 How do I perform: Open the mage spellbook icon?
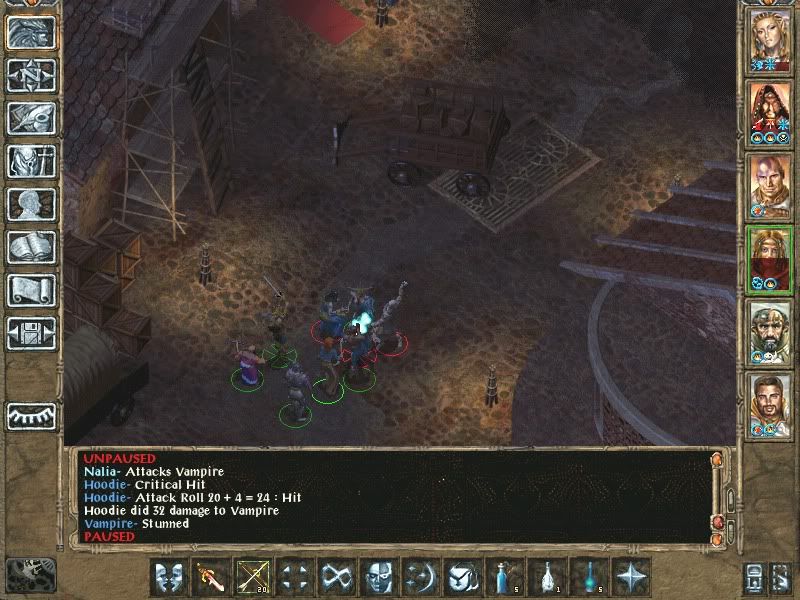(x=31, y=247)
